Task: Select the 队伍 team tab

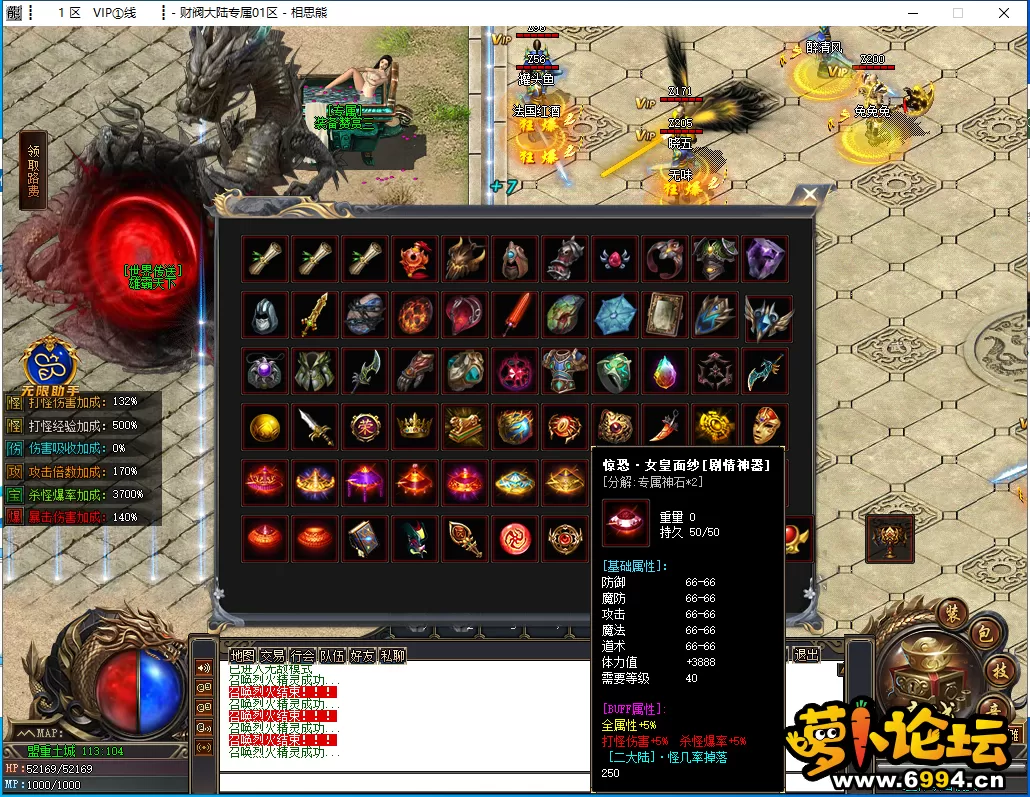Action: (x=332, y=656)
